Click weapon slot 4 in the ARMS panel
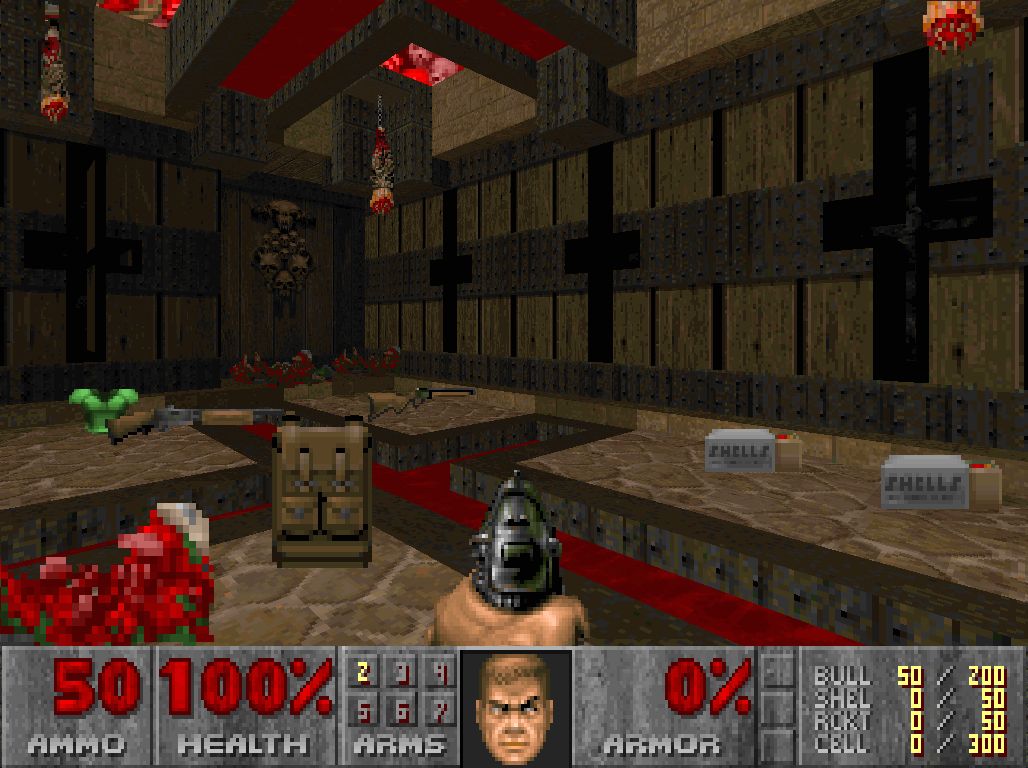 point(440,673)
